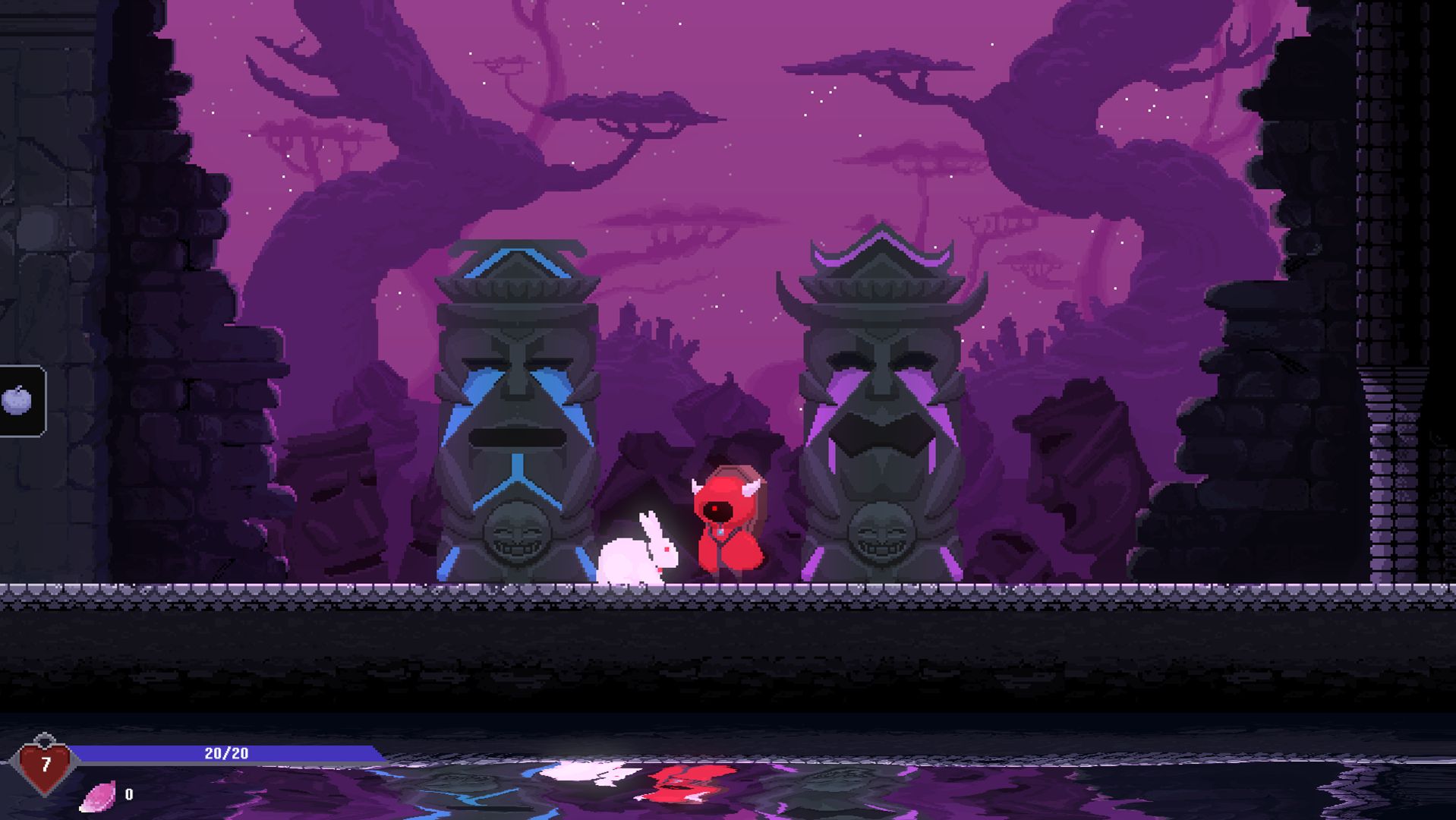1456x820 pixels.
Task: Select the apple item slot
Action: point(18,401)
